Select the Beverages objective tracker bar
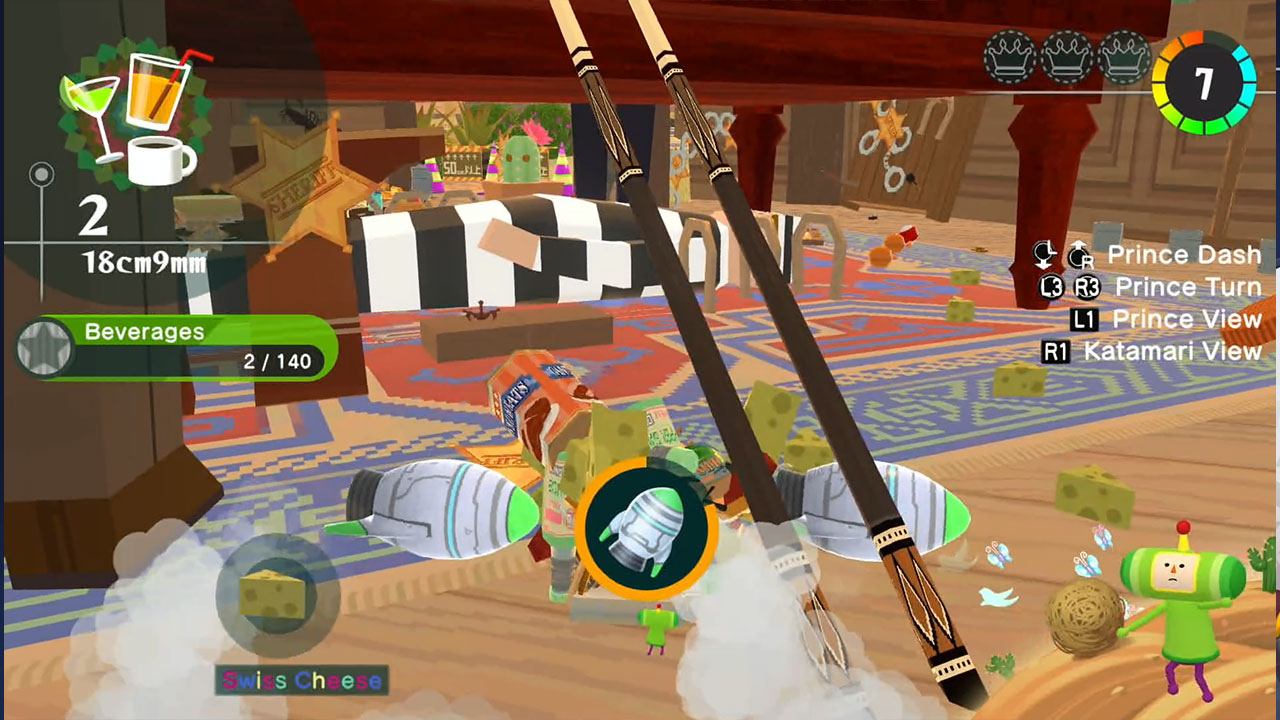This screenshot has height=720, width=1280. coord(177,347)
